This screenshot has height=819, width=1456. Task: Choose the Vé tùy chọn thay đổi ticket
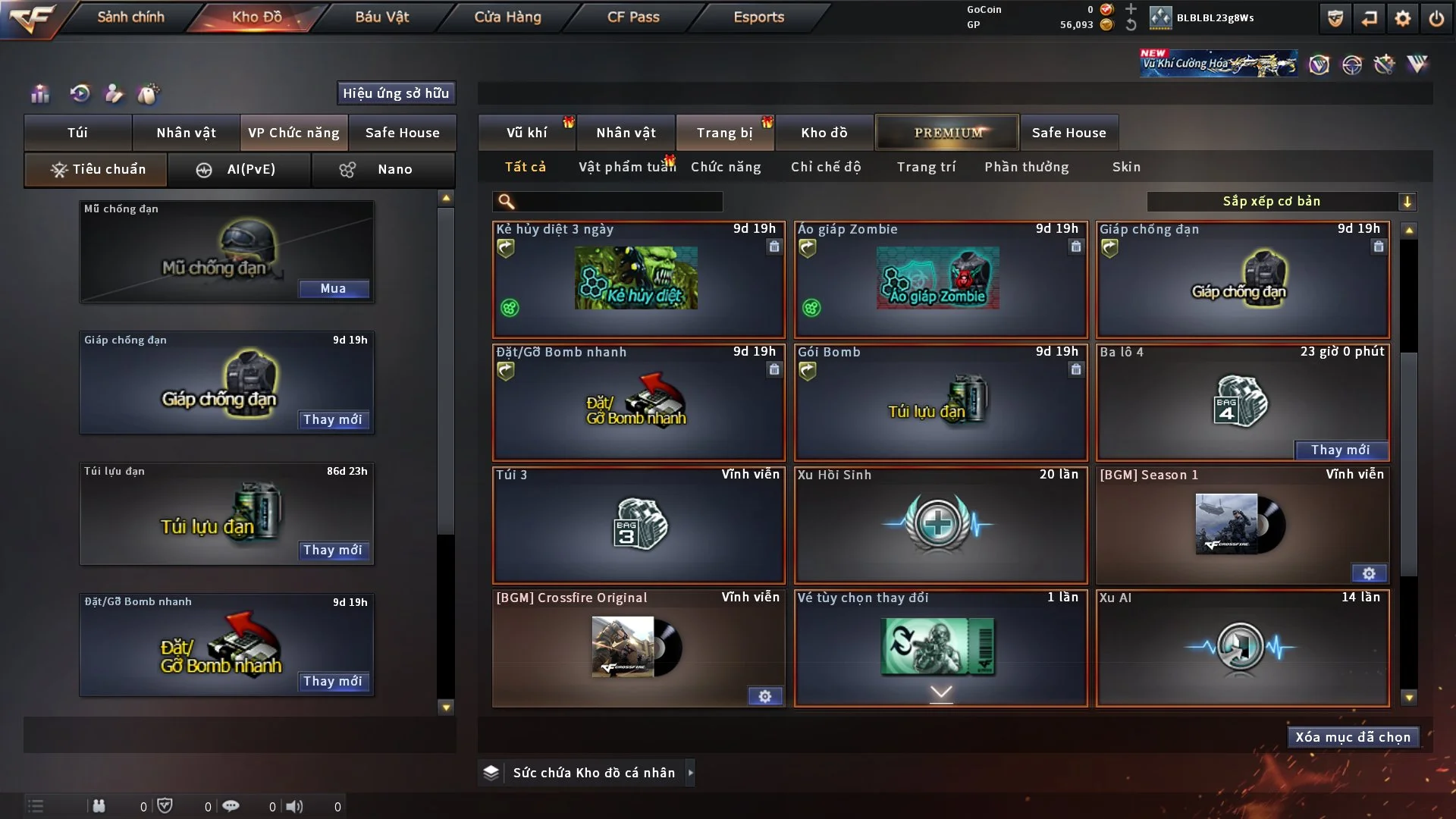coord(940,648)
